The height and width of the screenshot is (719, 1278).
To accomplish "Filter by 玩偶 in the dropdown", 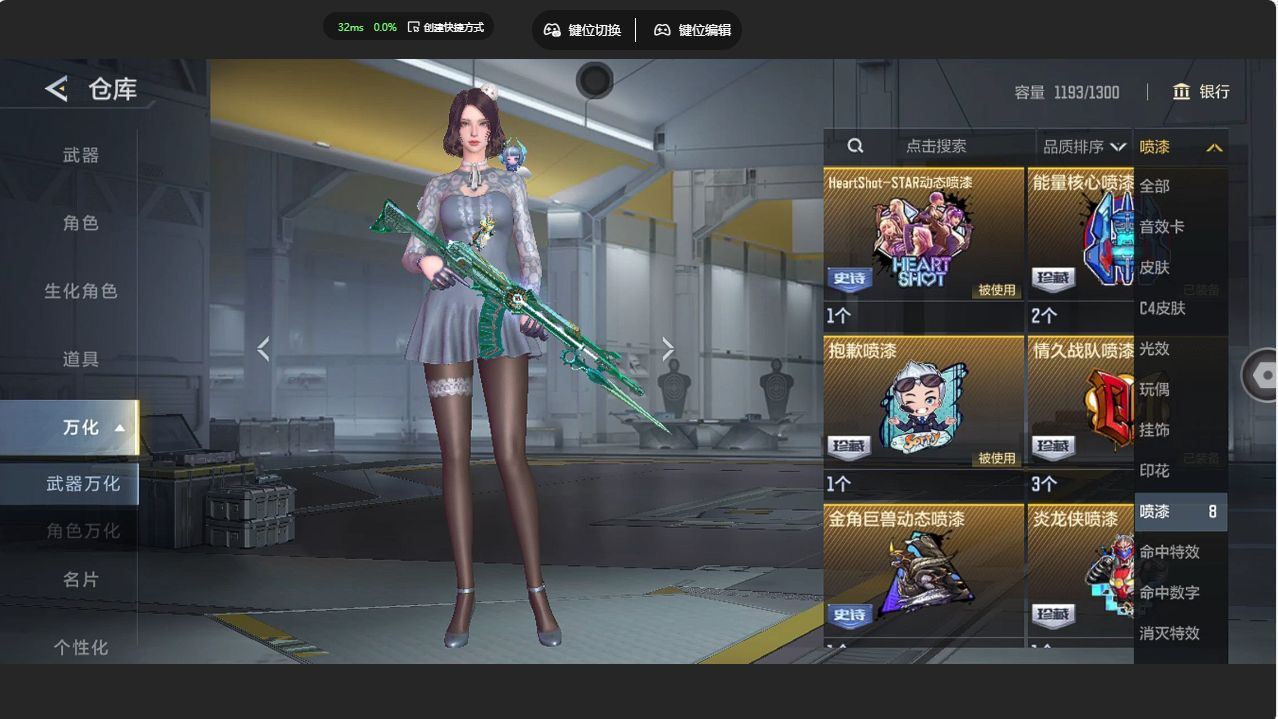I will (x=1154, y=389).
